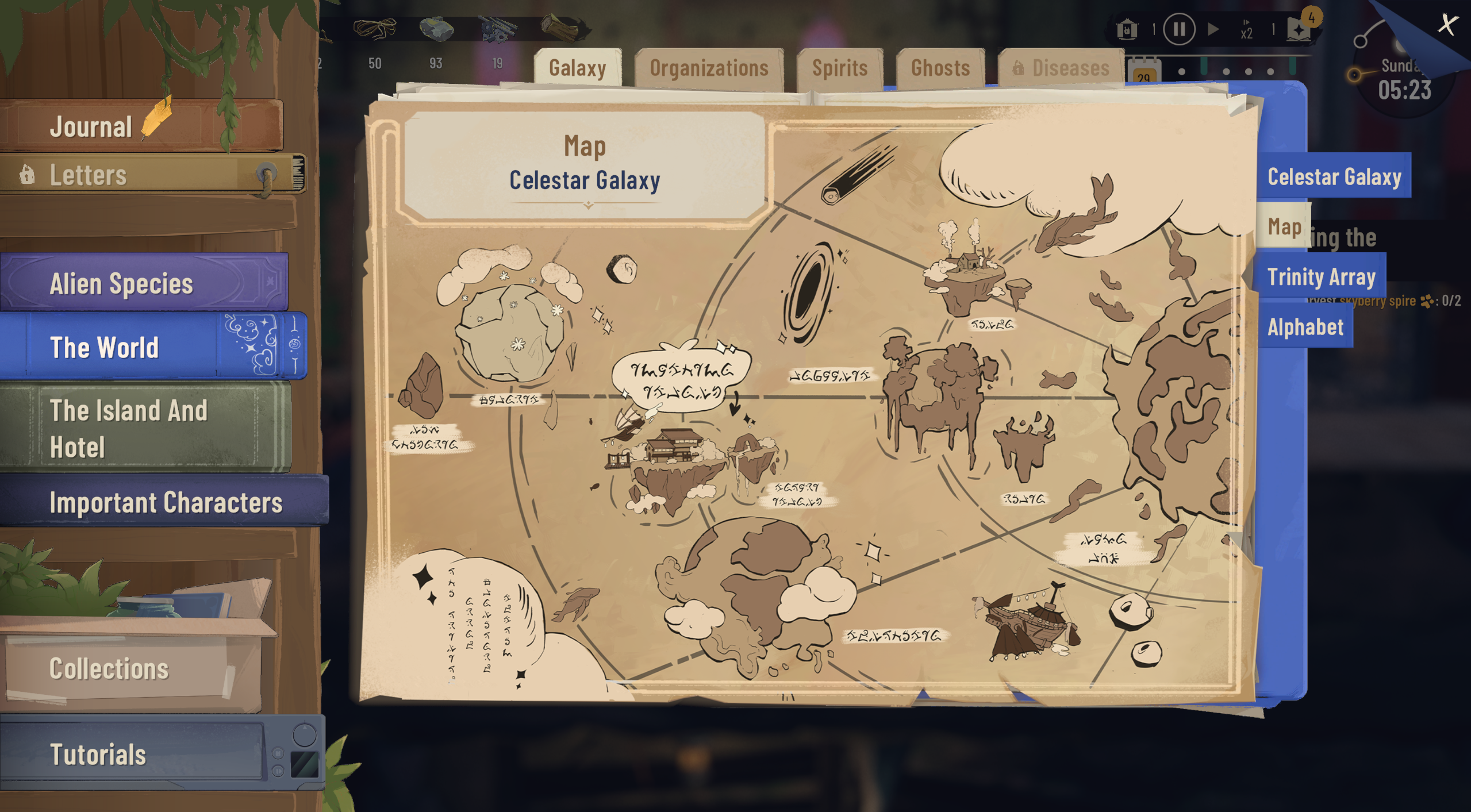This screenshot has height=812, width=1471.
Task: Close the encyclopedia with the X button
Action: point(1447,25)
